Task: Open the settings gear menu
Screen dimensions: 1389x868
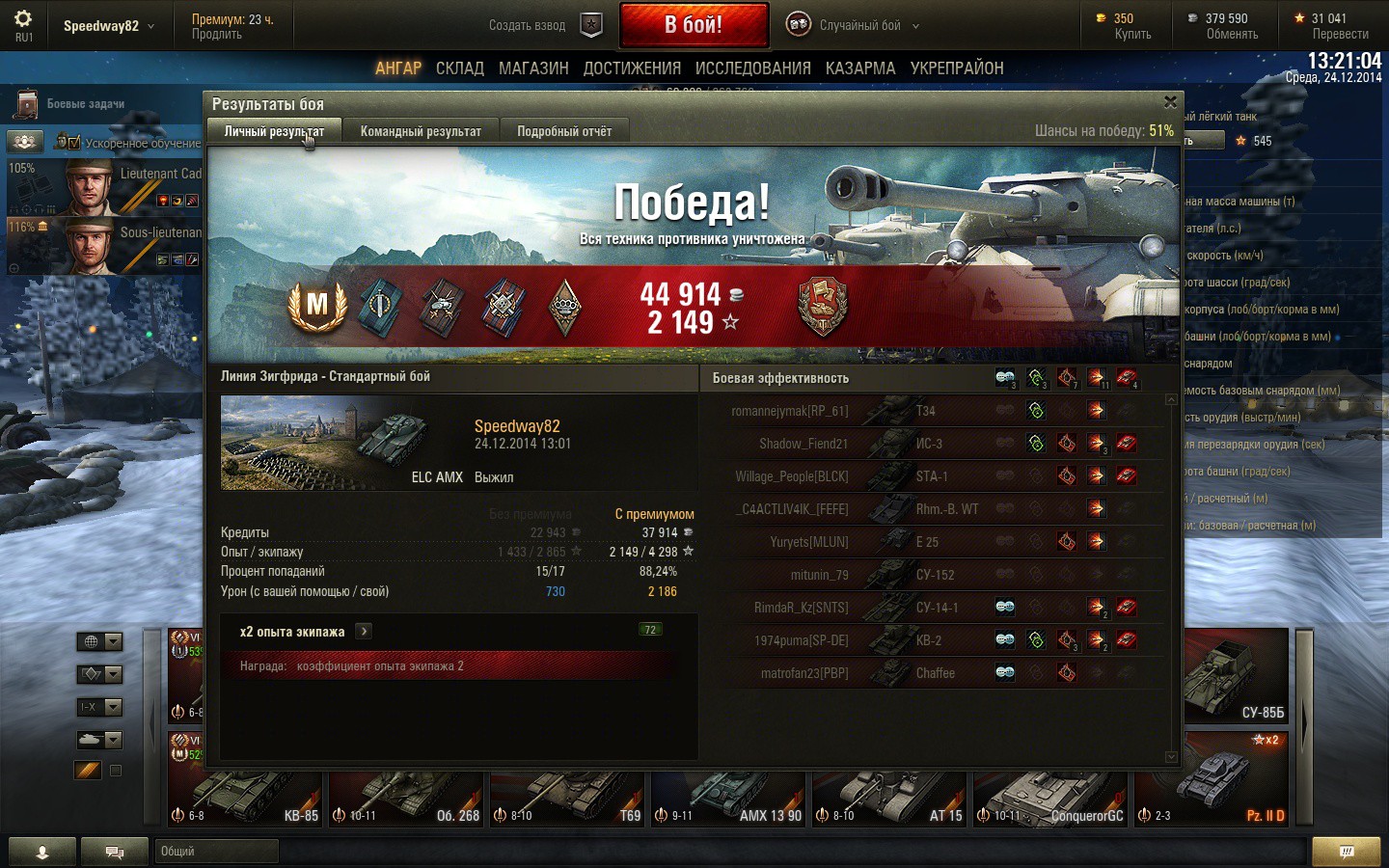Action: 23,23
